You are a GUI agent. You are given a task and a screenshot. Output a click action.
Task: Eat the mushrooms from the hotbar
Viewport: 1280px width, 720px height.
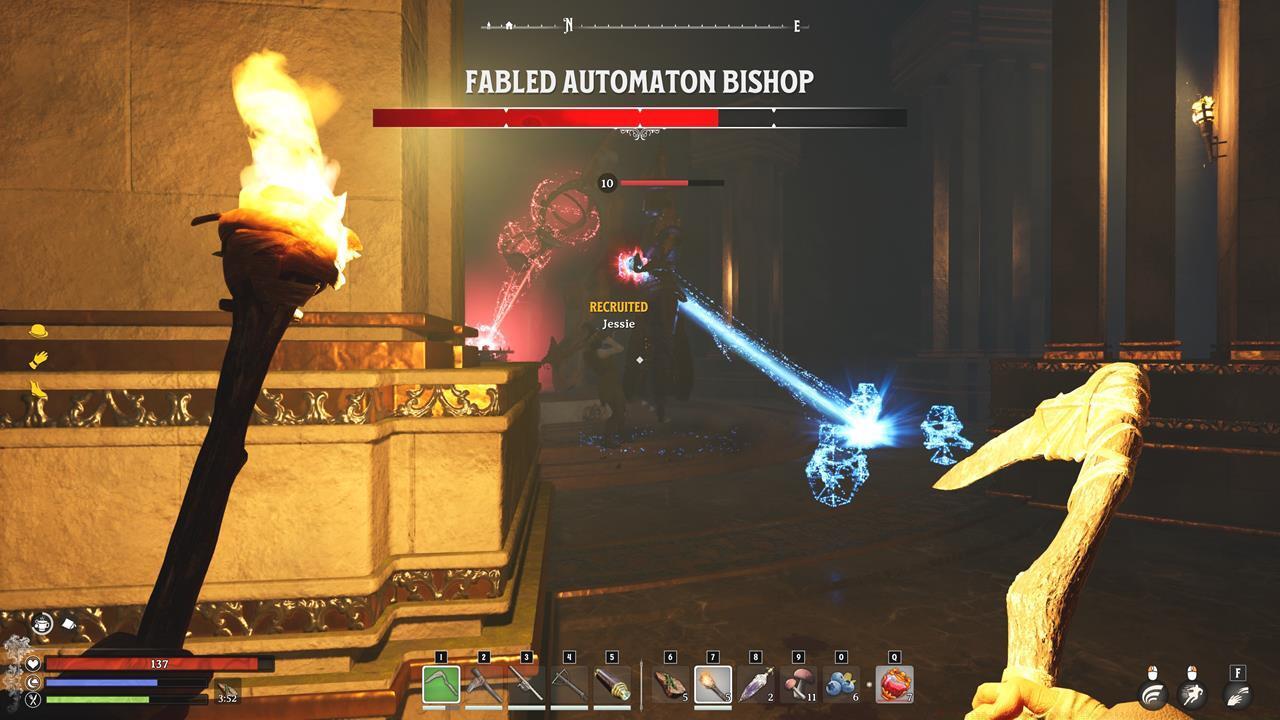[x=798, y=685]
